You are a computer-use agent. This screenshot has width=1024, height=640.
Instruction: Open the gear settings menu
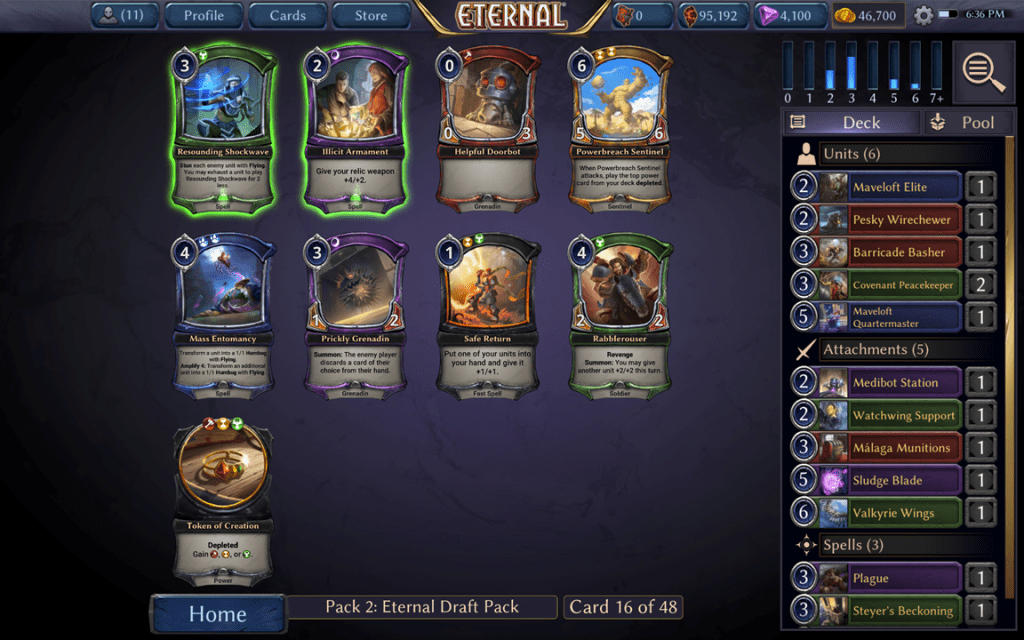point(923,16)
